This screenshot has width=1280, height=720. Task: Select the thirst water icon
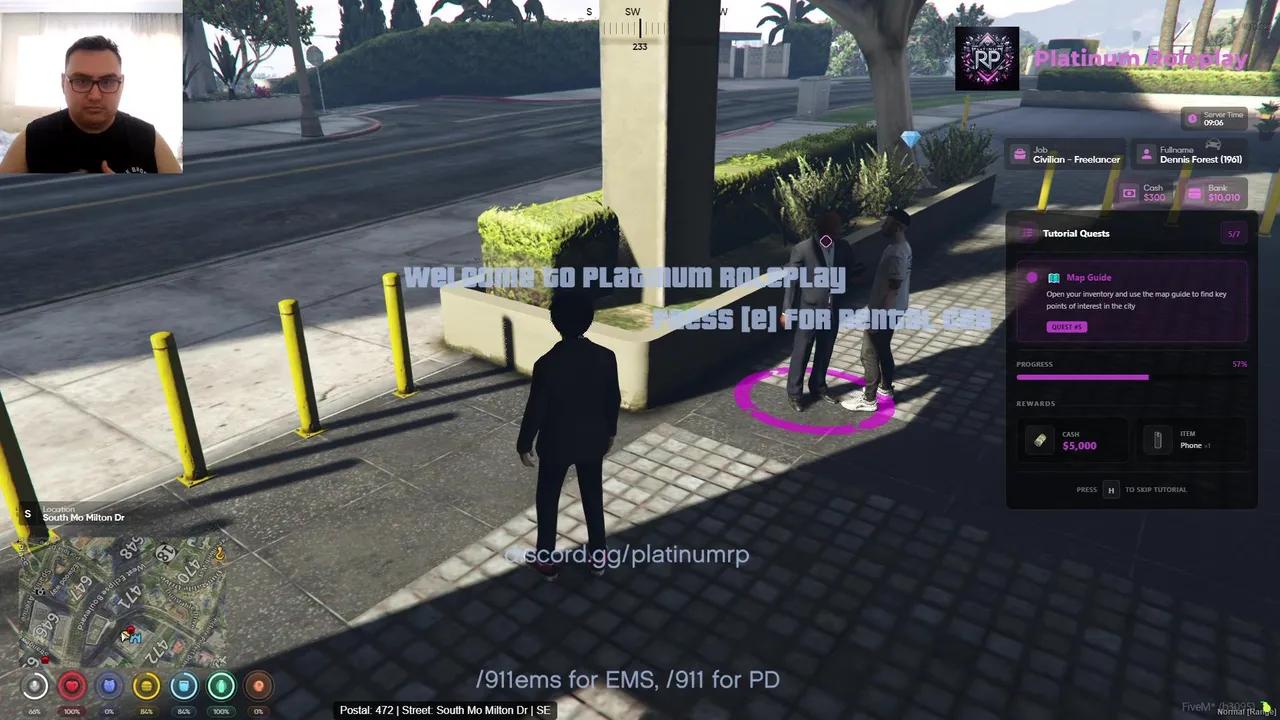click(x=184, y=685)
